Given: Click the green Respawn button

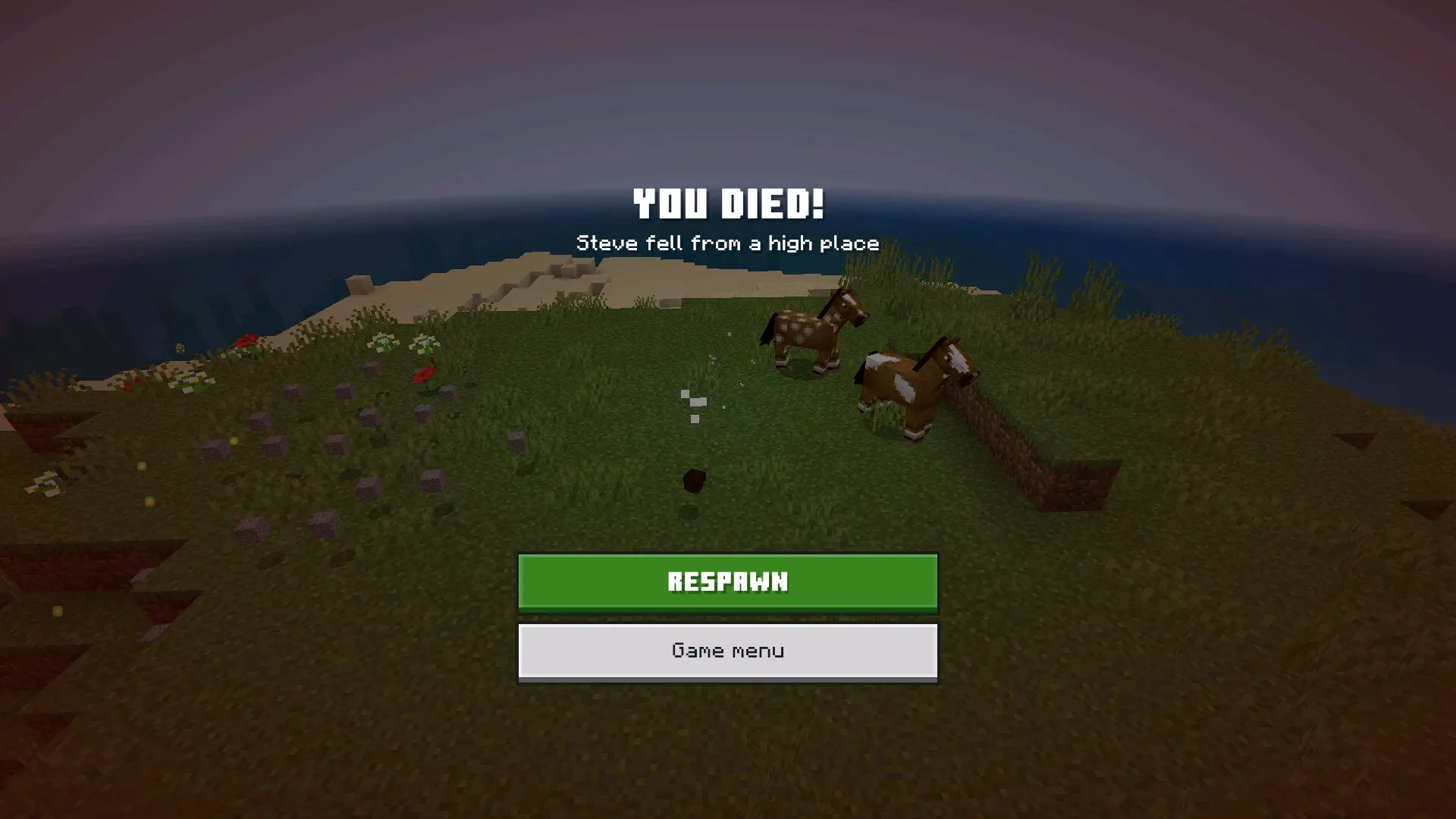Looking at the screenshot, I should point(728,582).
